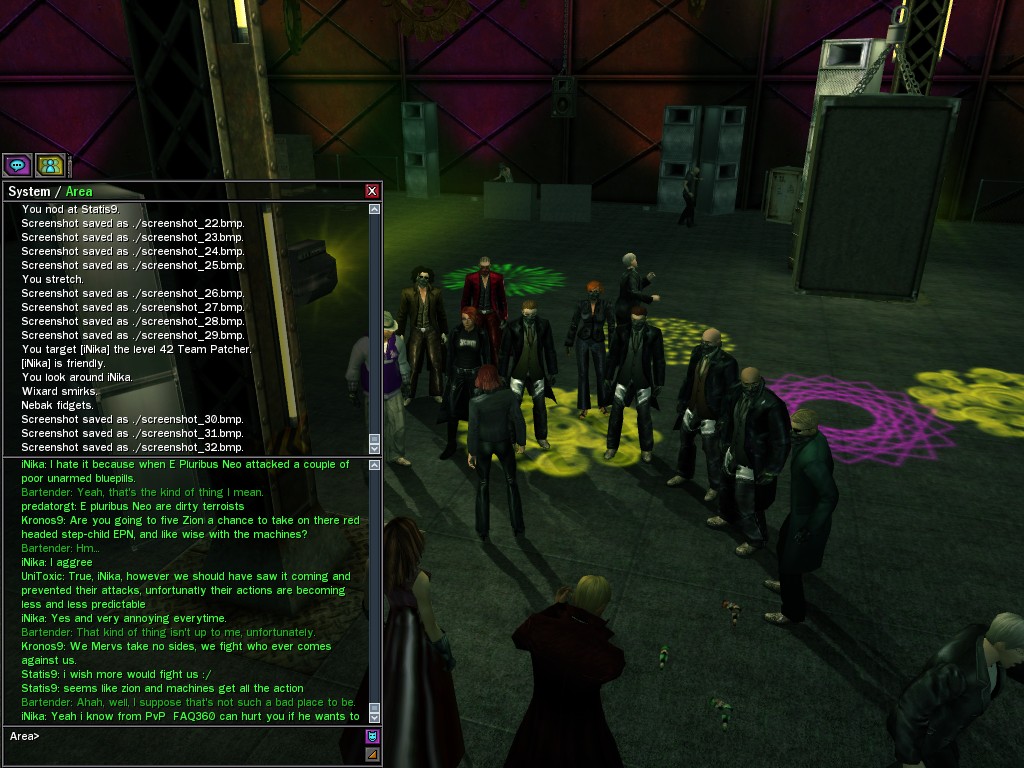Open the mask face emote button

point(373,737)
